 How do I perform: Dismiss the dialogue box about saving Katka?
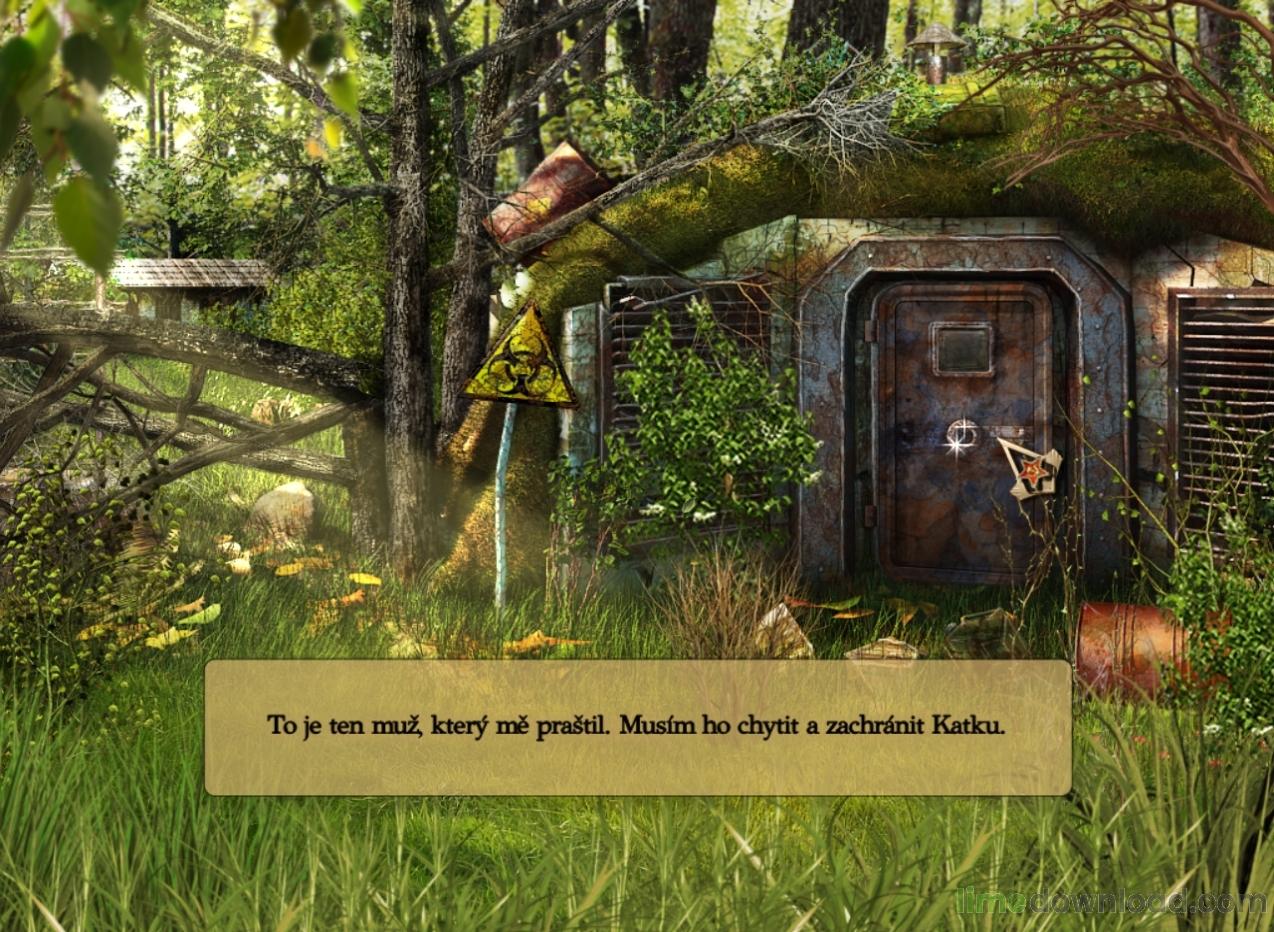pos(637,727)
